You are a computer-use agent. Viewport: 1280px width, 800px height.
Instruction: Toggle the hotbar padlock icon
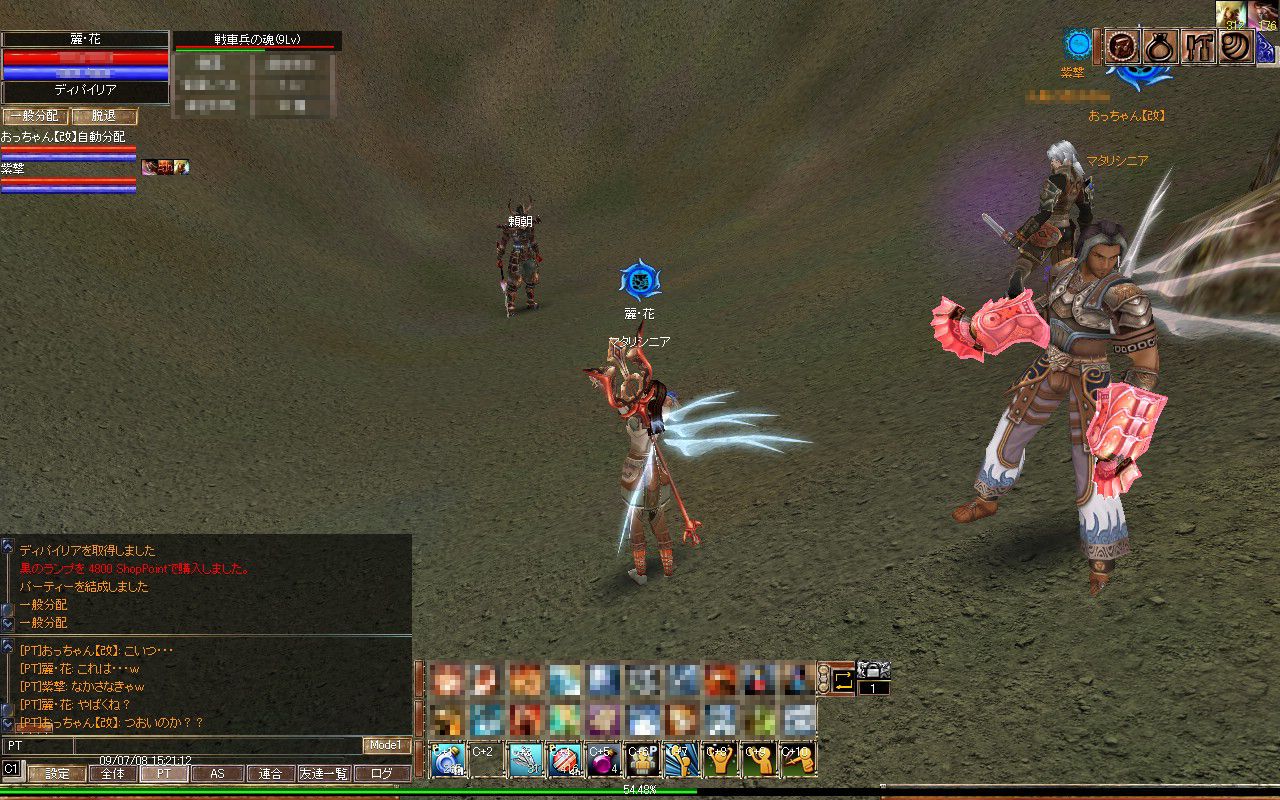(873, 670)
